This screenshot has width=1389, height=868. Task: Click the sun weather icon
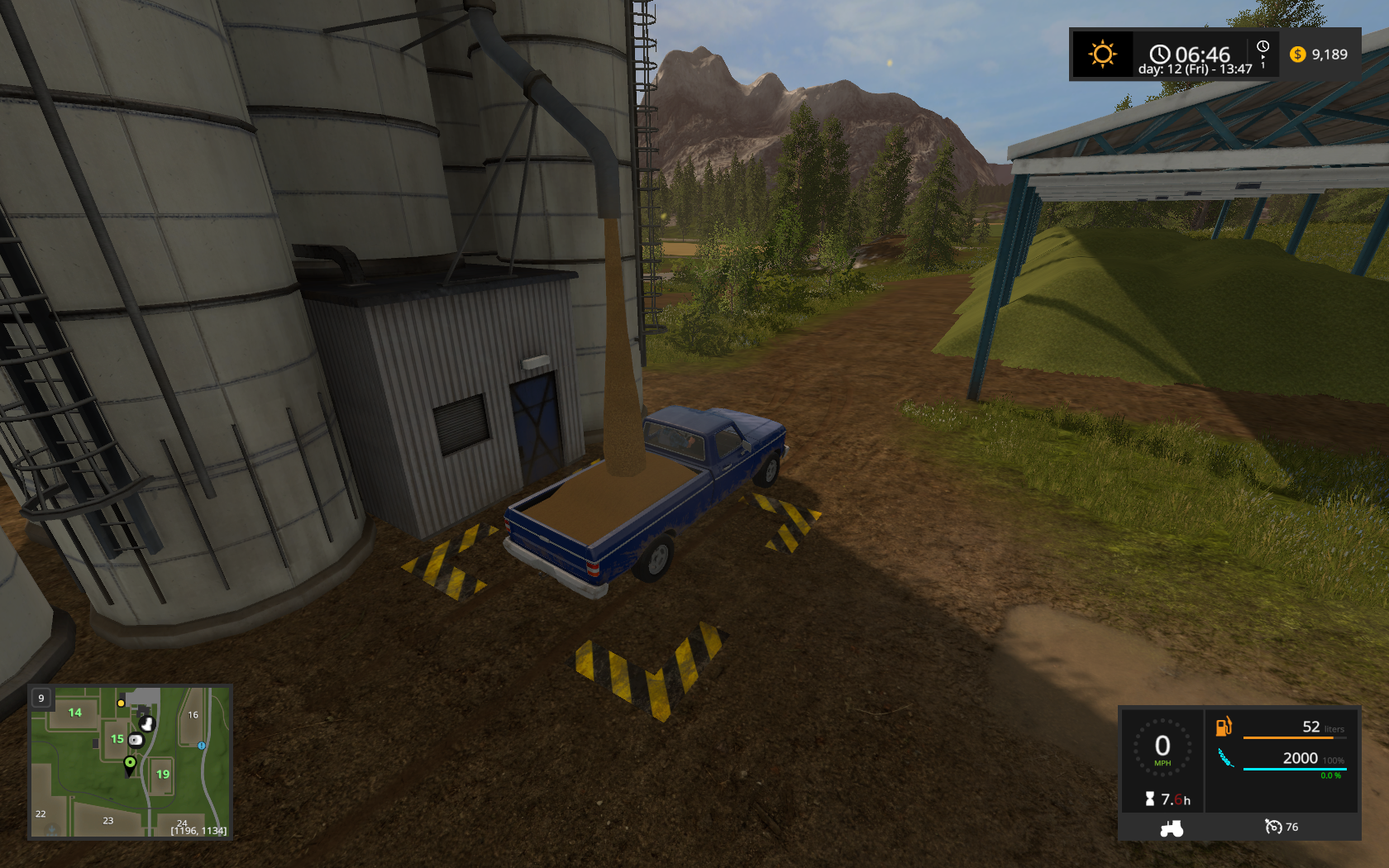tap(1102, 55)
